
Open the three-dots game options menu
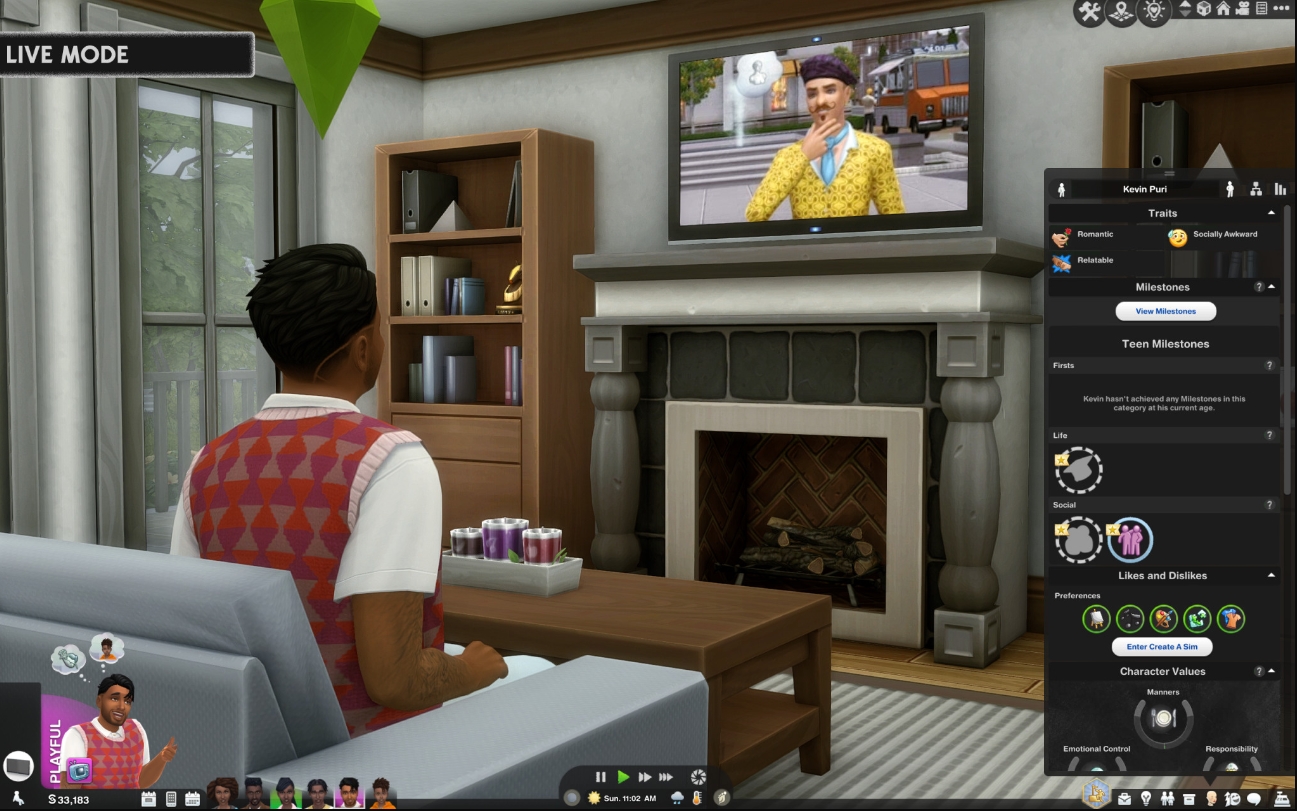click(1281, 8)
